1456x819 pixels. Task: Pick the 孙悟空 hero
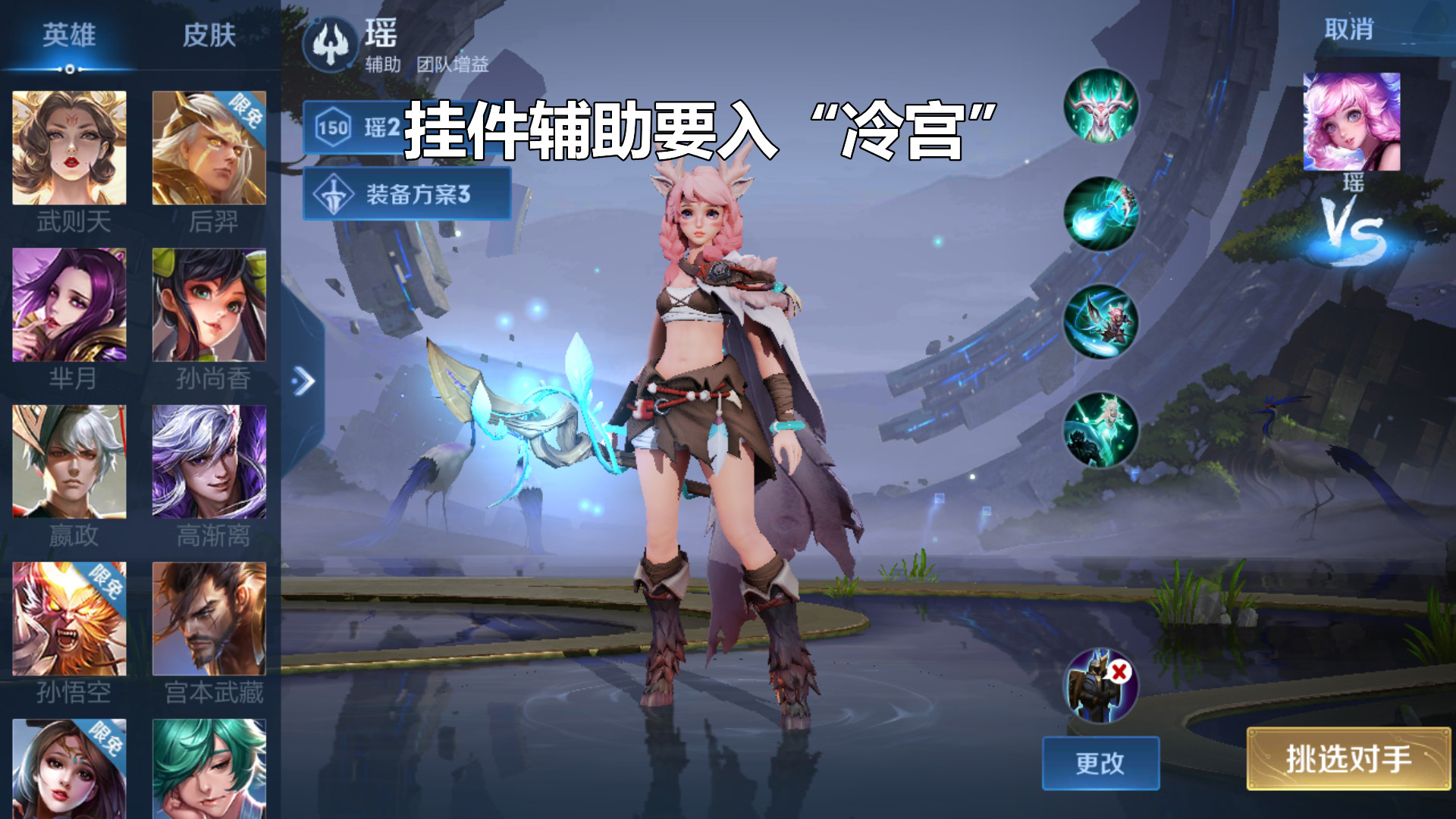coord(69,619)
